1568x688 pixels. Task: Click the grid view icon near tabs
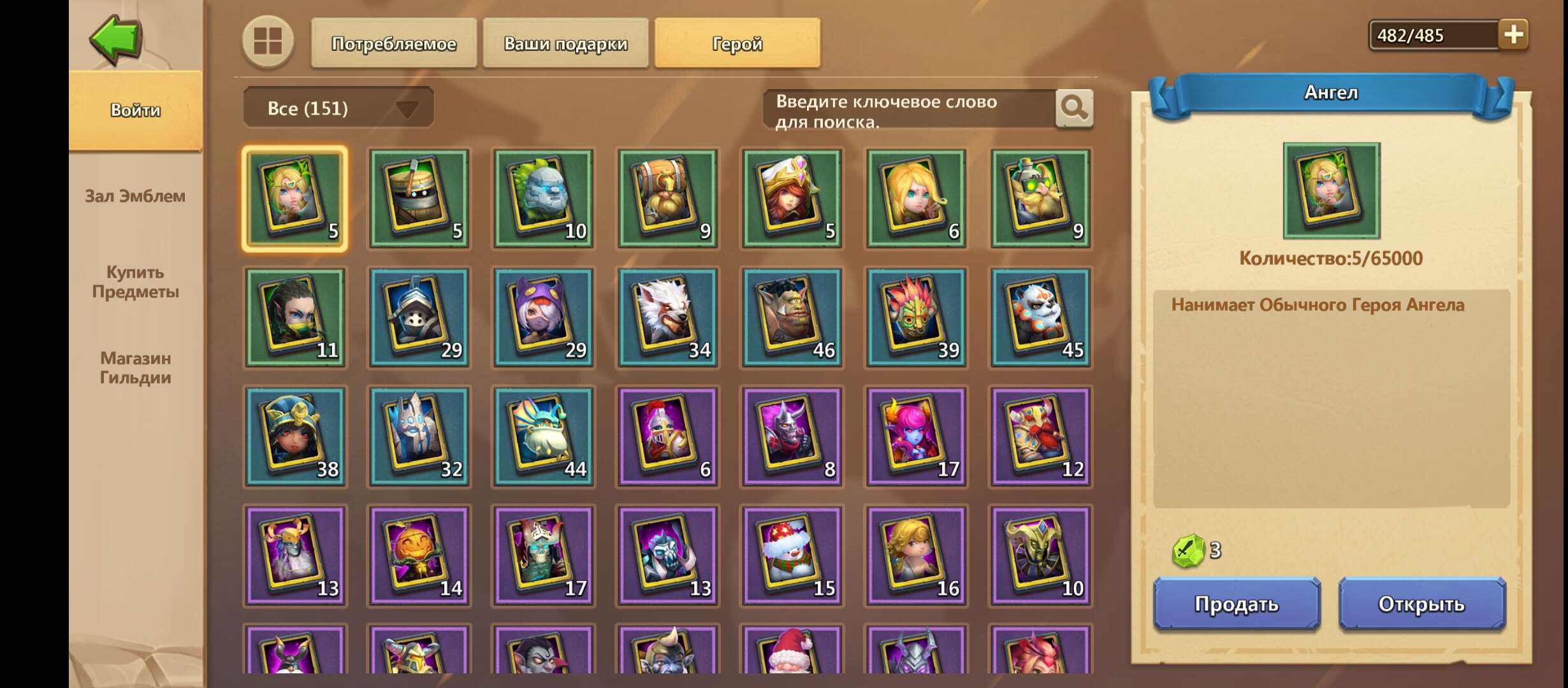click(268, 43)
